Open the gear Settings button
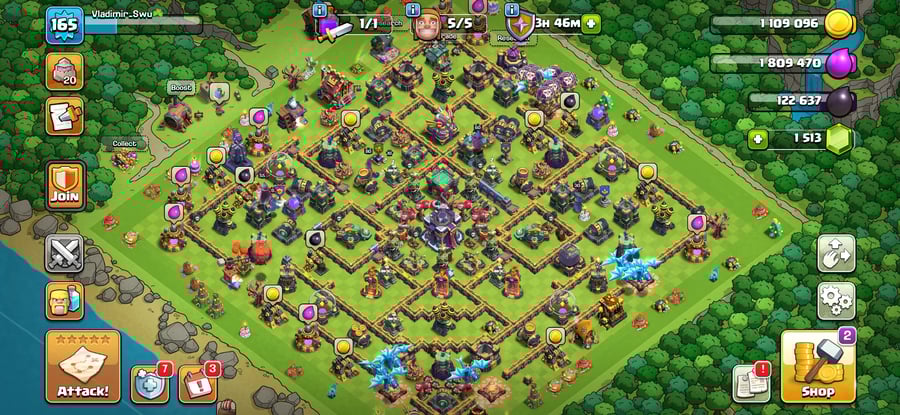The width and height of the screenshot is (900, 415). [836, 300]
